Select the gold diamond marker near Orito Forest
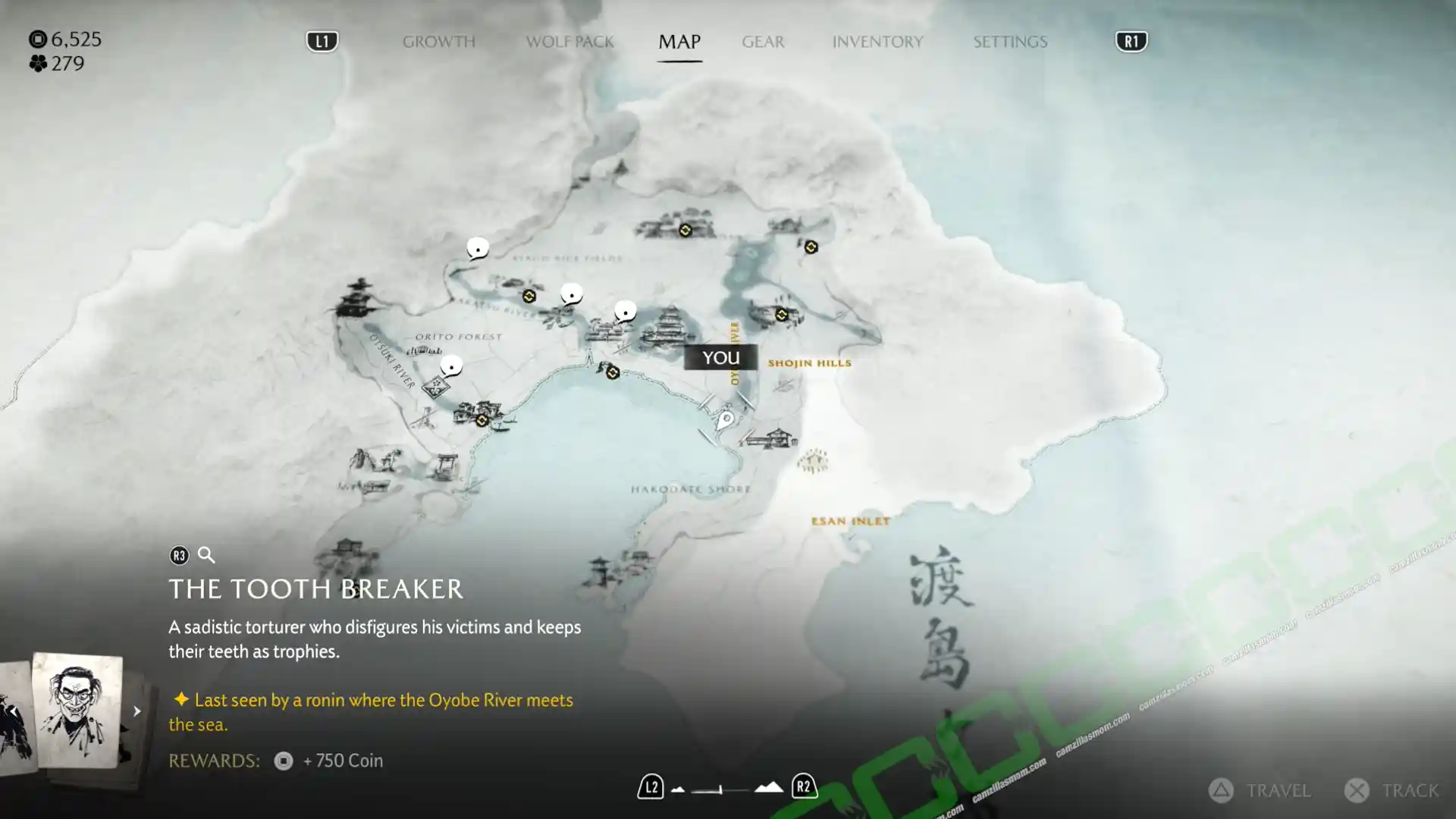Viewport: 1456px width, 819px height. coord(529,296)
